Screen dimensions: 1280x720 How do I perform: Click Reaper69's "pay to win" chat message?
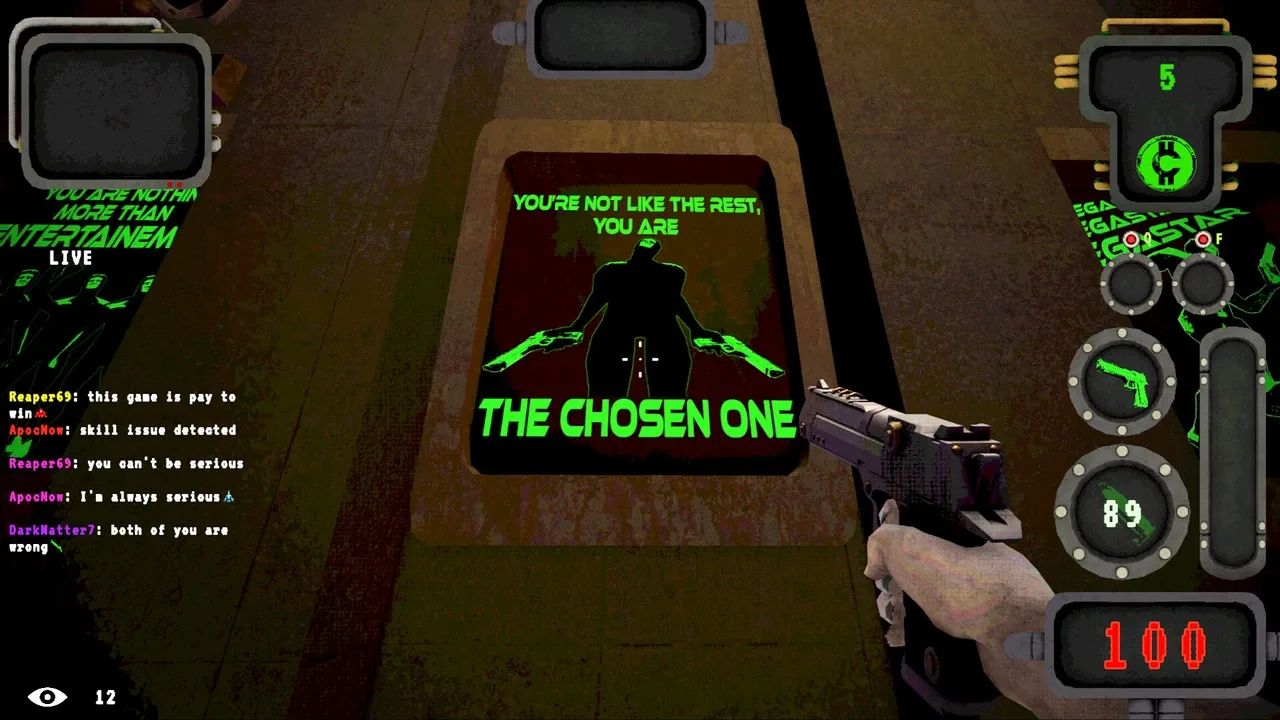122,404
